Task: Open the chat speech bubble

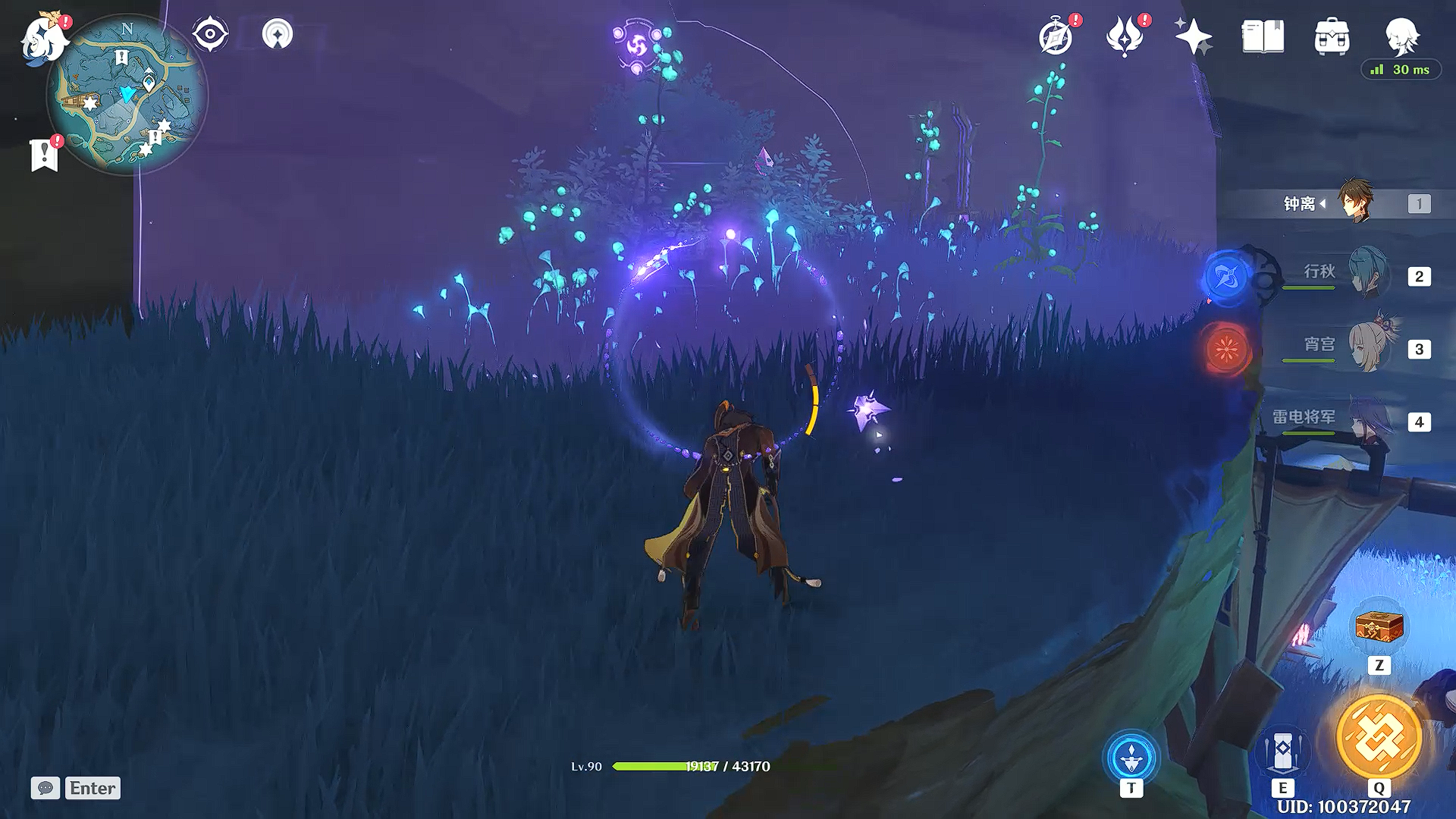Action: tap(45, 788)
